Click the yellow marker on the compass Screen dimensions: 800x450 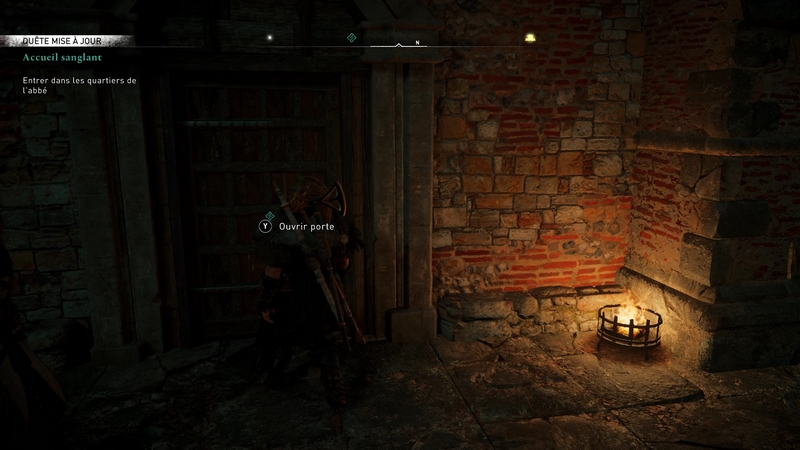(530, 38)
